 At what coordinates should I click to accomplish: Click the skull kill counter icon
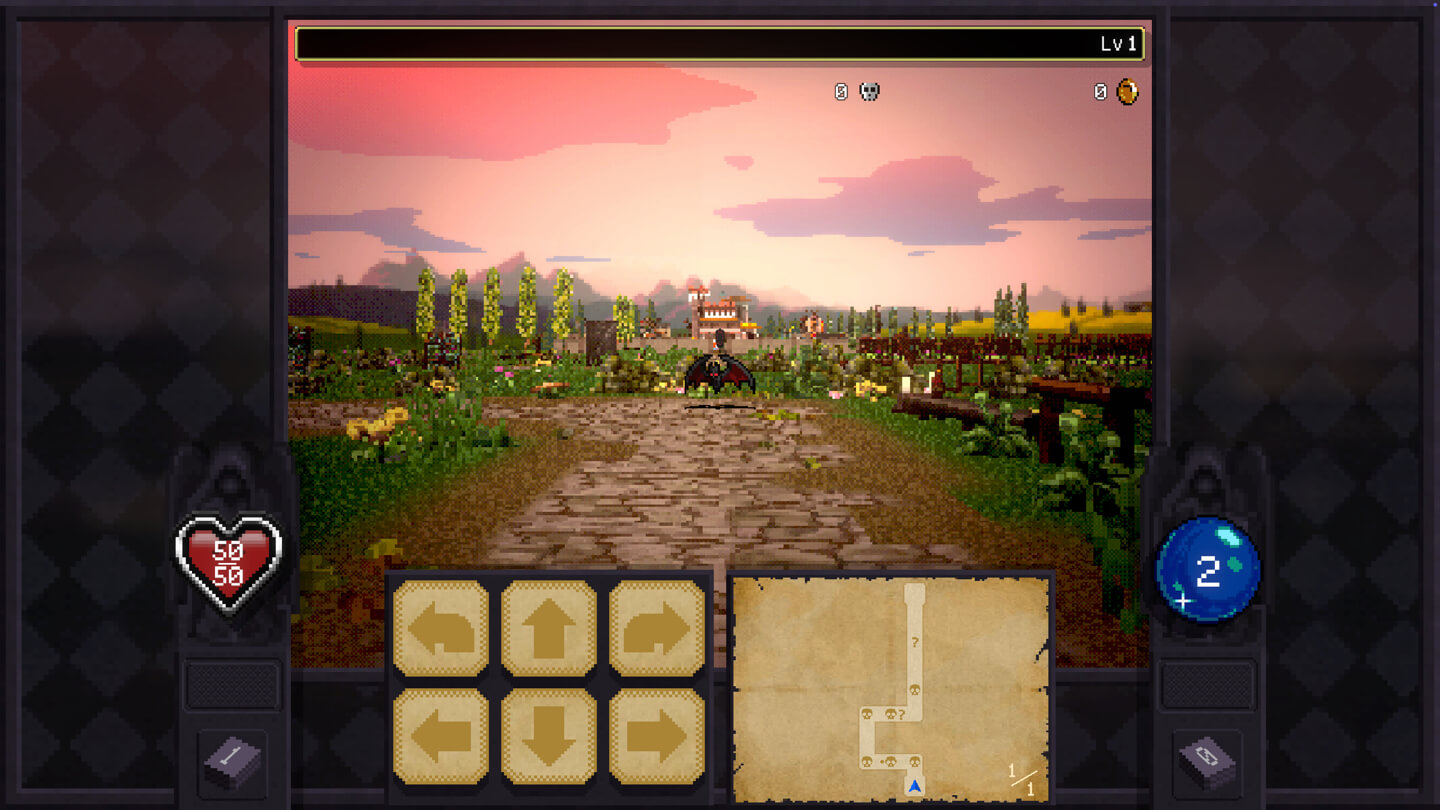click(869, 92)
